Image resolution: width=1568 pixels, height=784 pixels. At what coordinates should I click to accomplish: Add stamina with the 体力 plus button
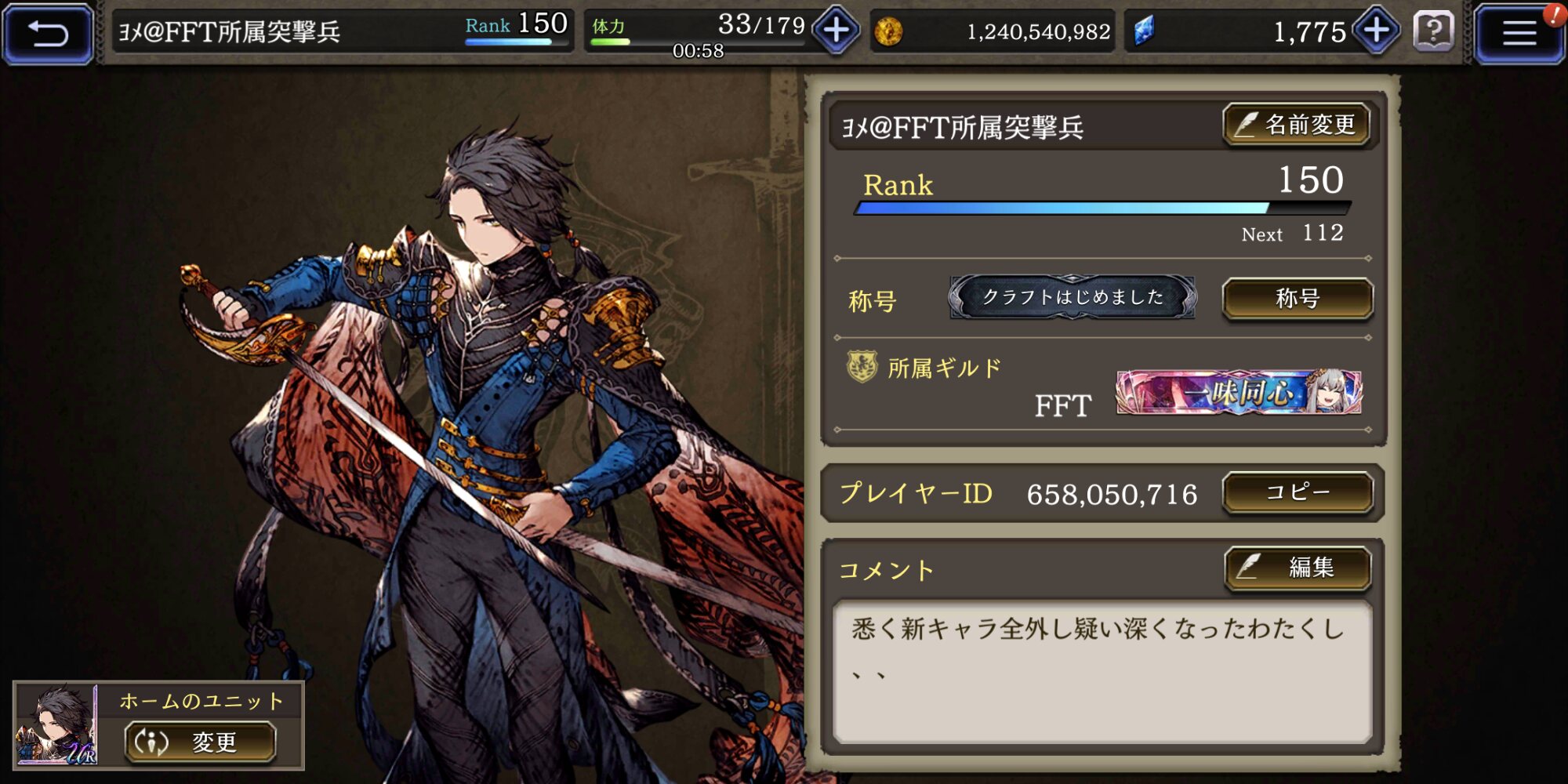[836, 31]
